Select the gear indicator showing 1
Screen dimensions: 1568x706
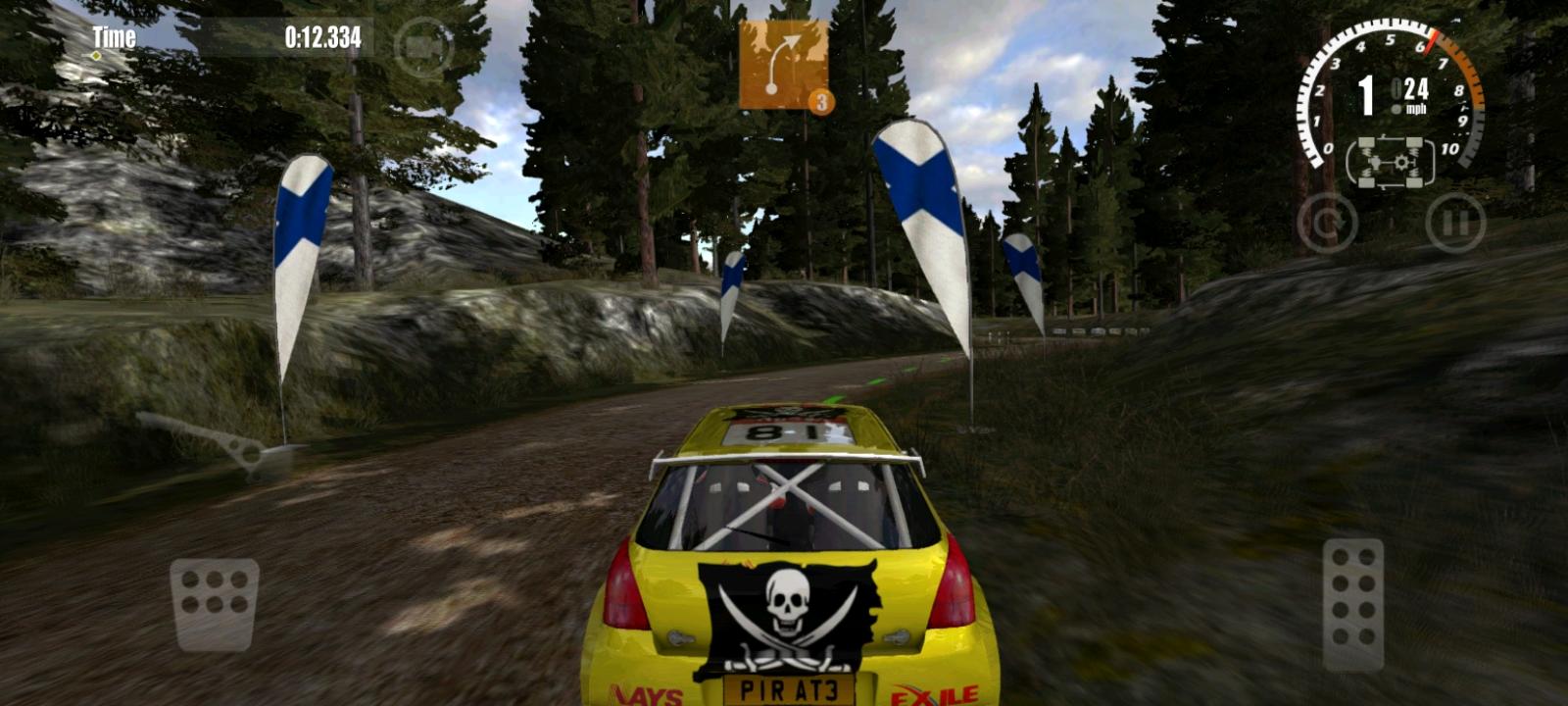click(x=1368, y=90)
